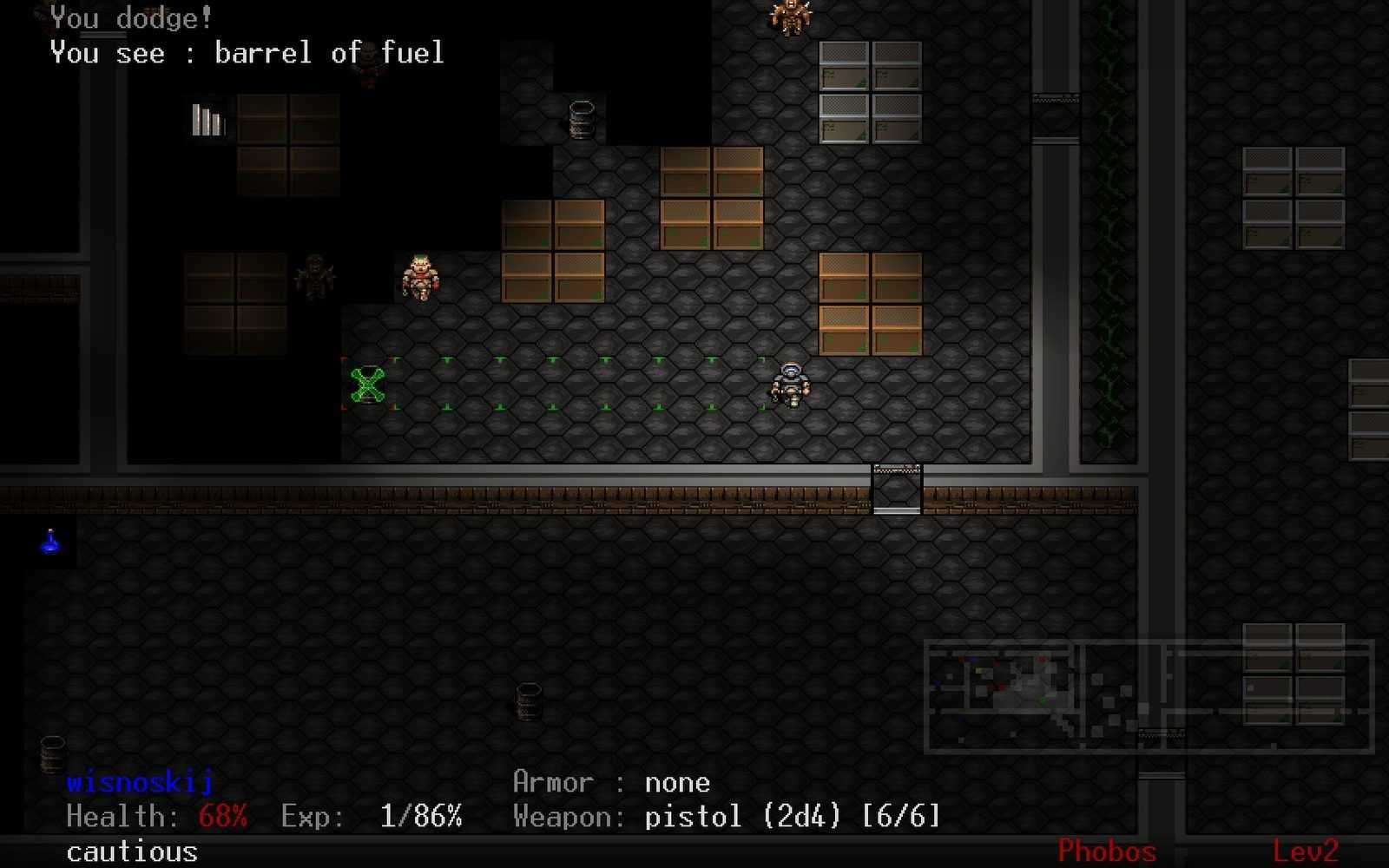1389x868 pixels.
Task: Click the translucent minimap overlay
Action: coord(1148,695)
